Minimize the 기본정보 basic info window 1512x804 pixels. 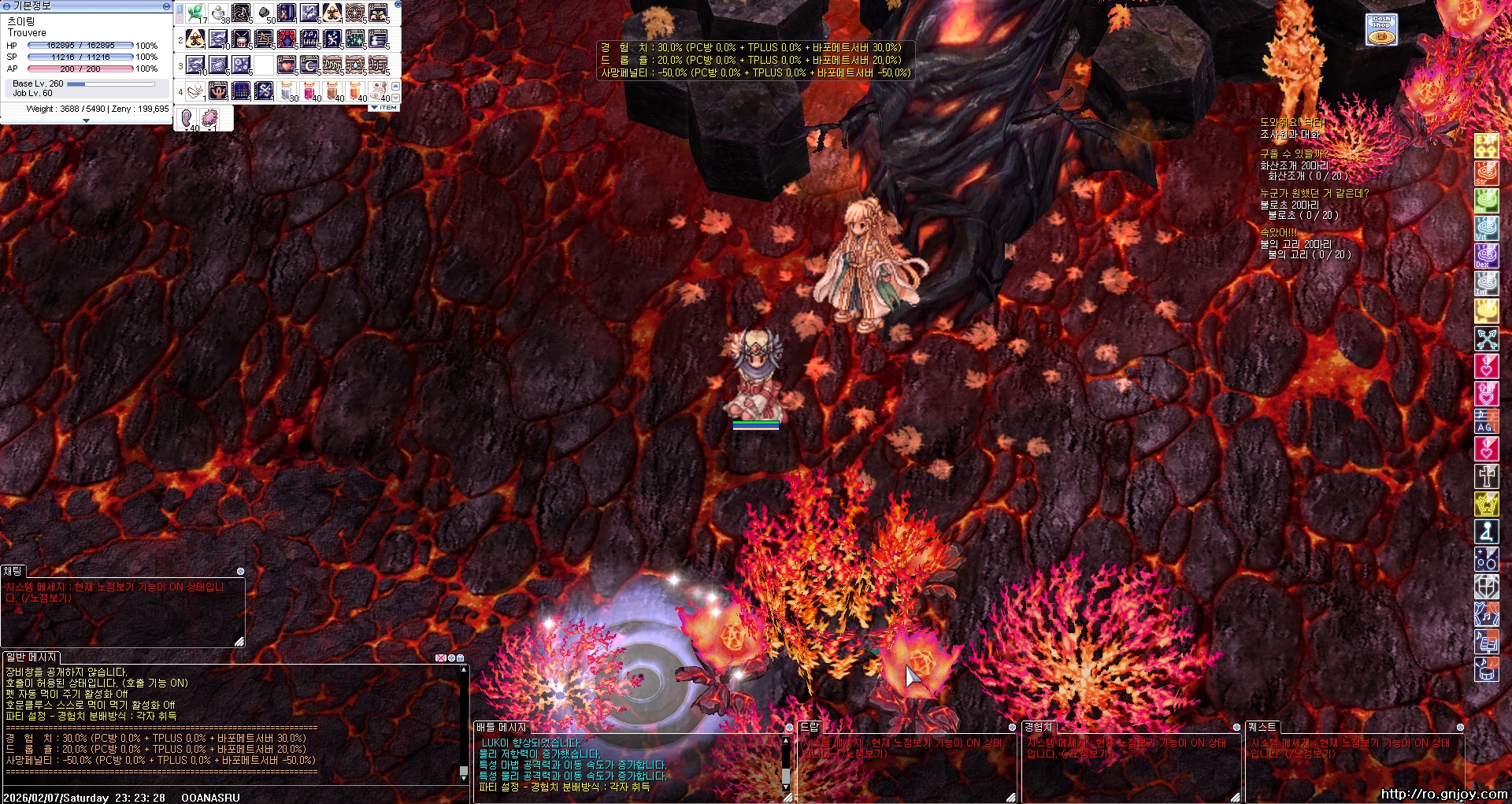166,6
